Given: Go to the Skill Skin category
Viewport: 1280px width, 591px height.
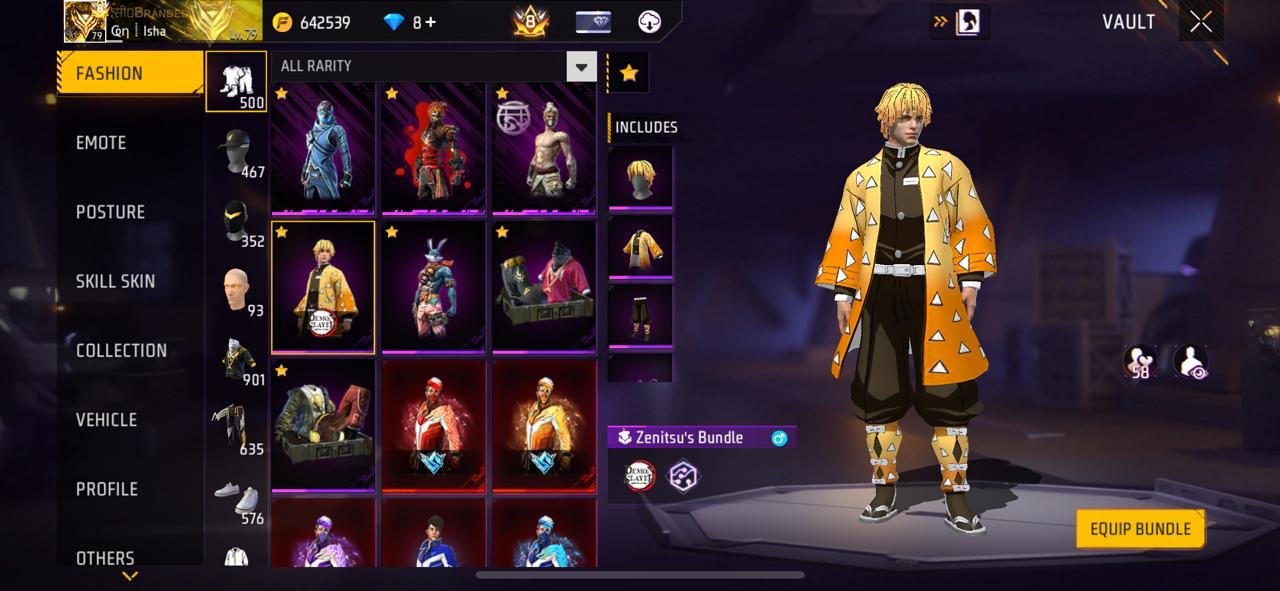Looking at the screenshot, I should (116, 281).
